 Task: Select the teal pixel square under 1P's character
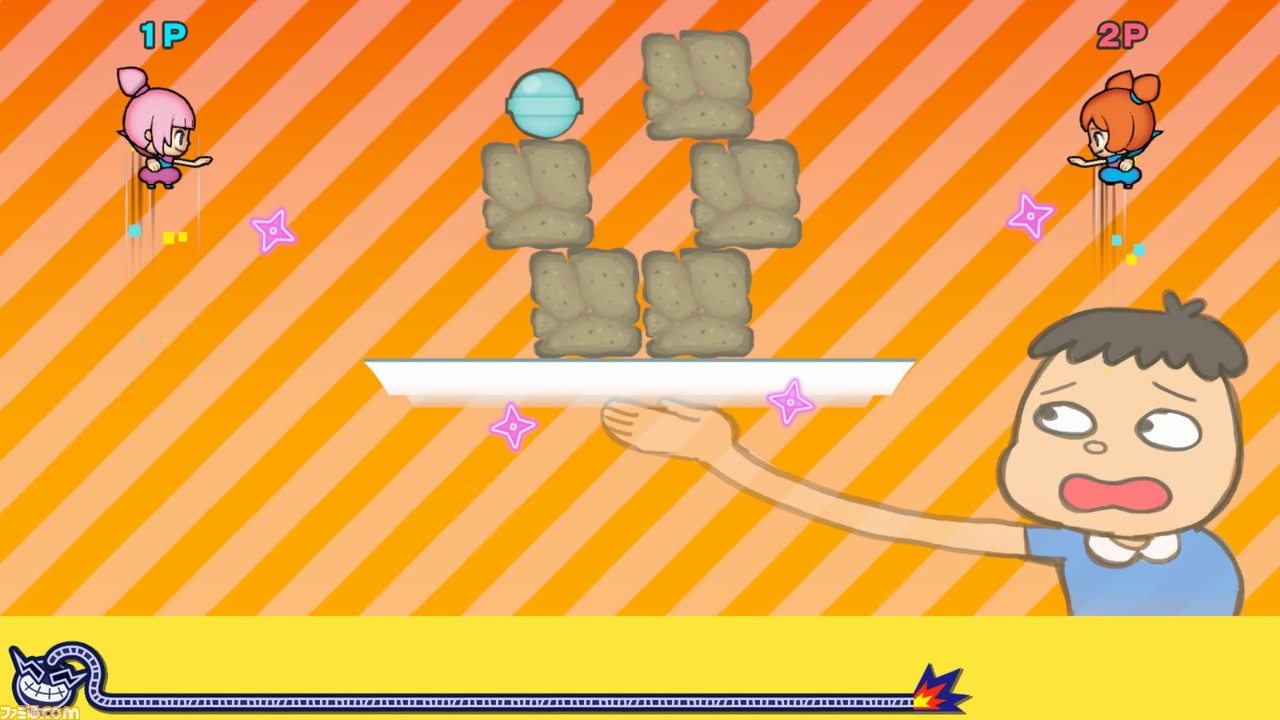pos(133,230)
